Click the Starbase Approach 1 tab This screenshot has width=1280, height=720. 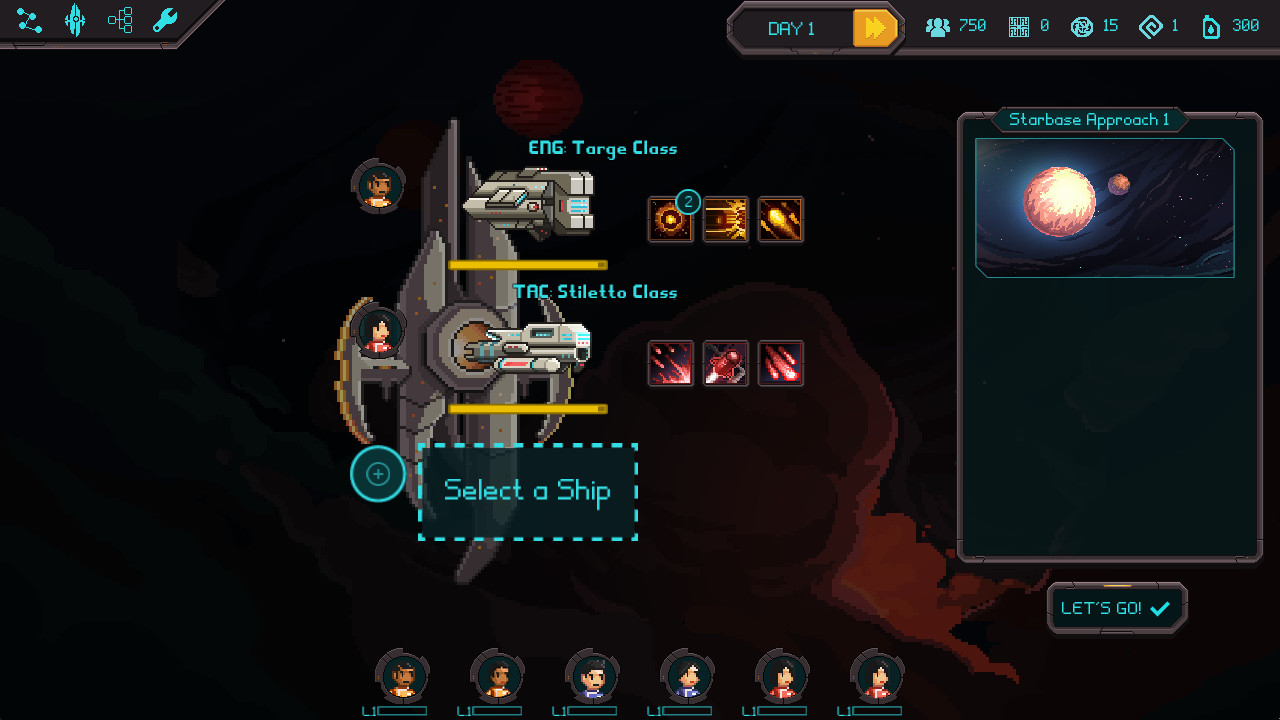click(1089, 119)
